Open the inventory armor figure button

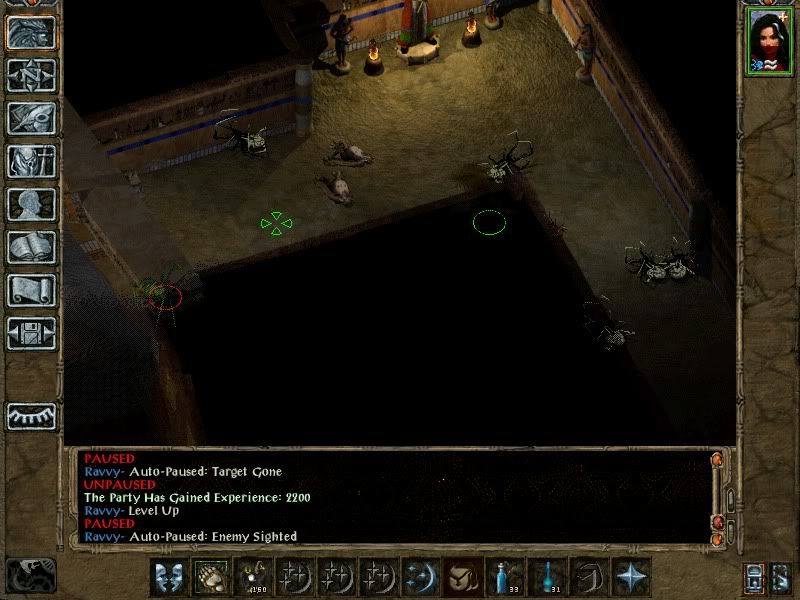pos(31,161)
